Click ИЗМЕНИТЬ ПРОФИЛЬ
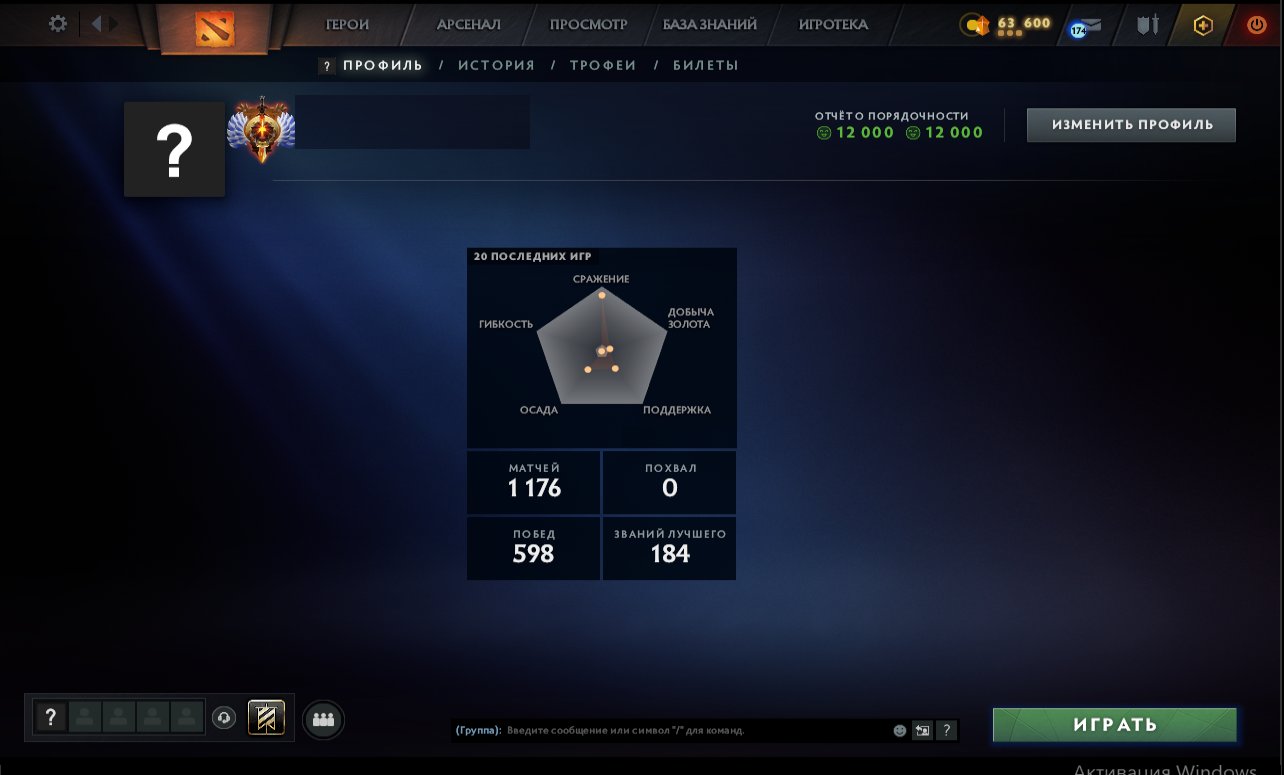 (x=1130, y=124)
